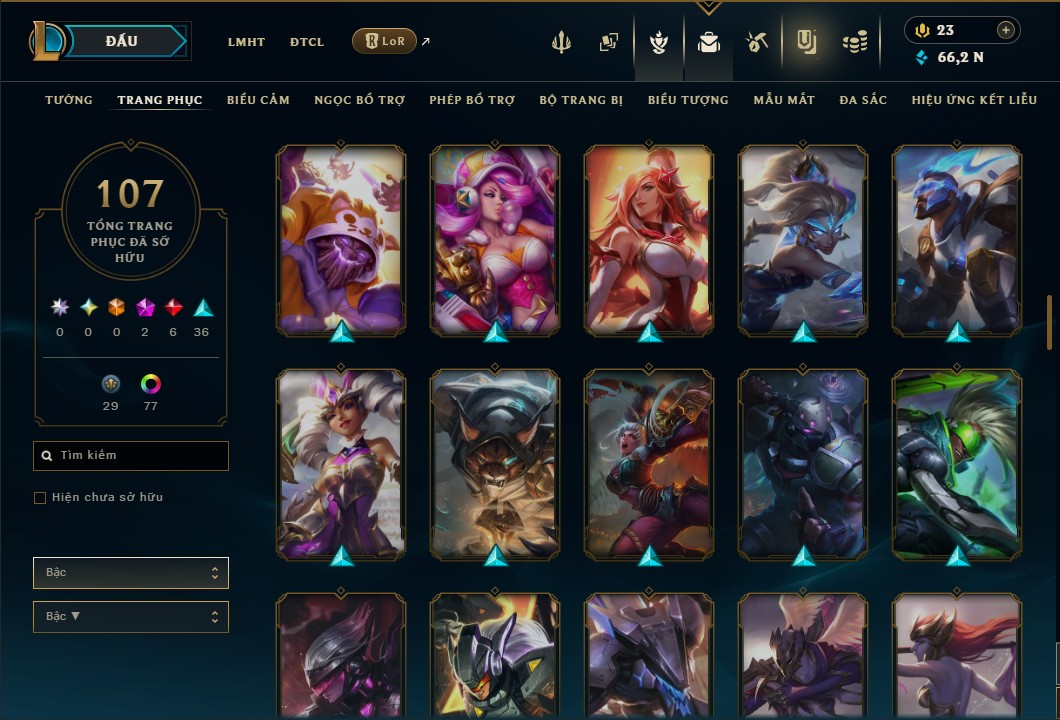Add currency with the plus button
The image size is (1060, 720).
[1006, 30]
